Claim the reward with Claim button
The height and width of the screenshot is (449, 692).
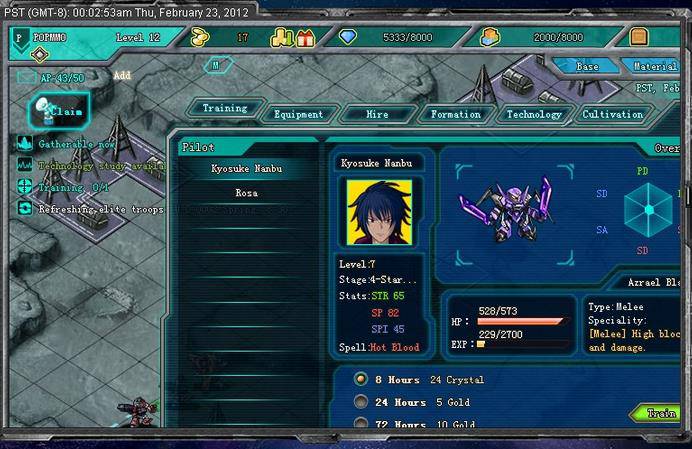62,111
